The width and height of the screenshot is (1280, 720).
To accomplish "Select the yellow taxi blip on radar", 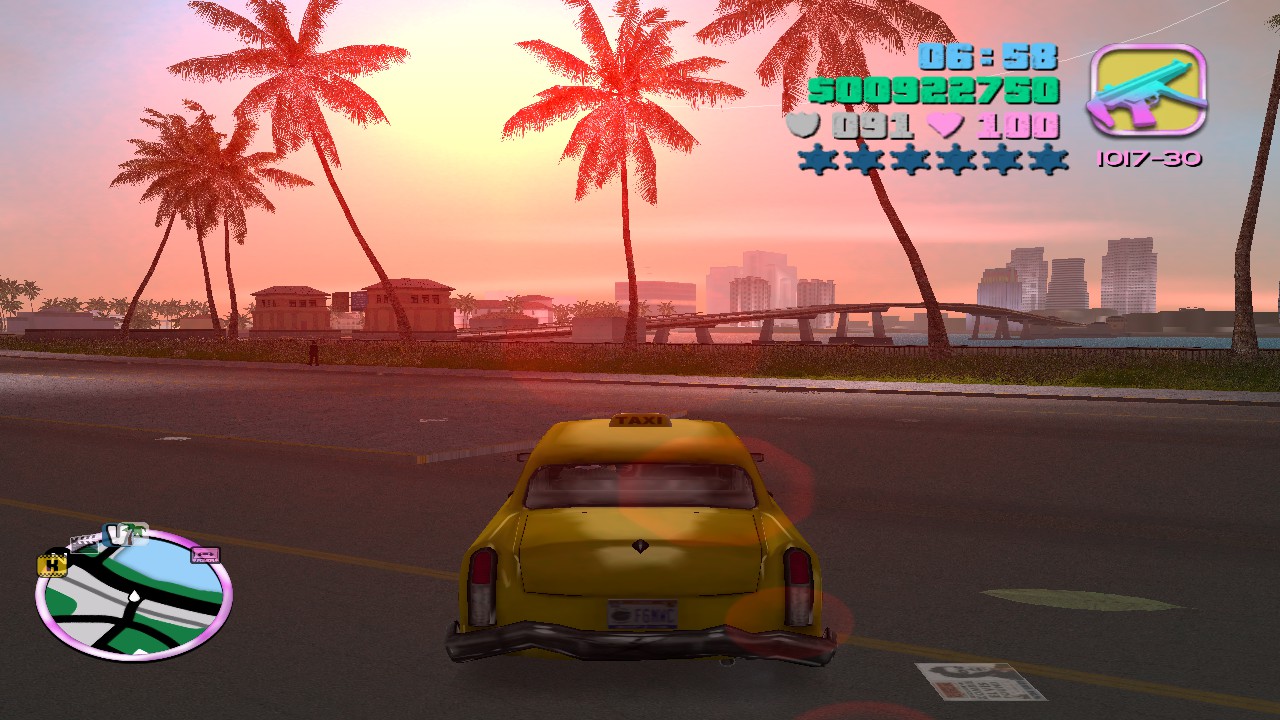I will [51, 565].
